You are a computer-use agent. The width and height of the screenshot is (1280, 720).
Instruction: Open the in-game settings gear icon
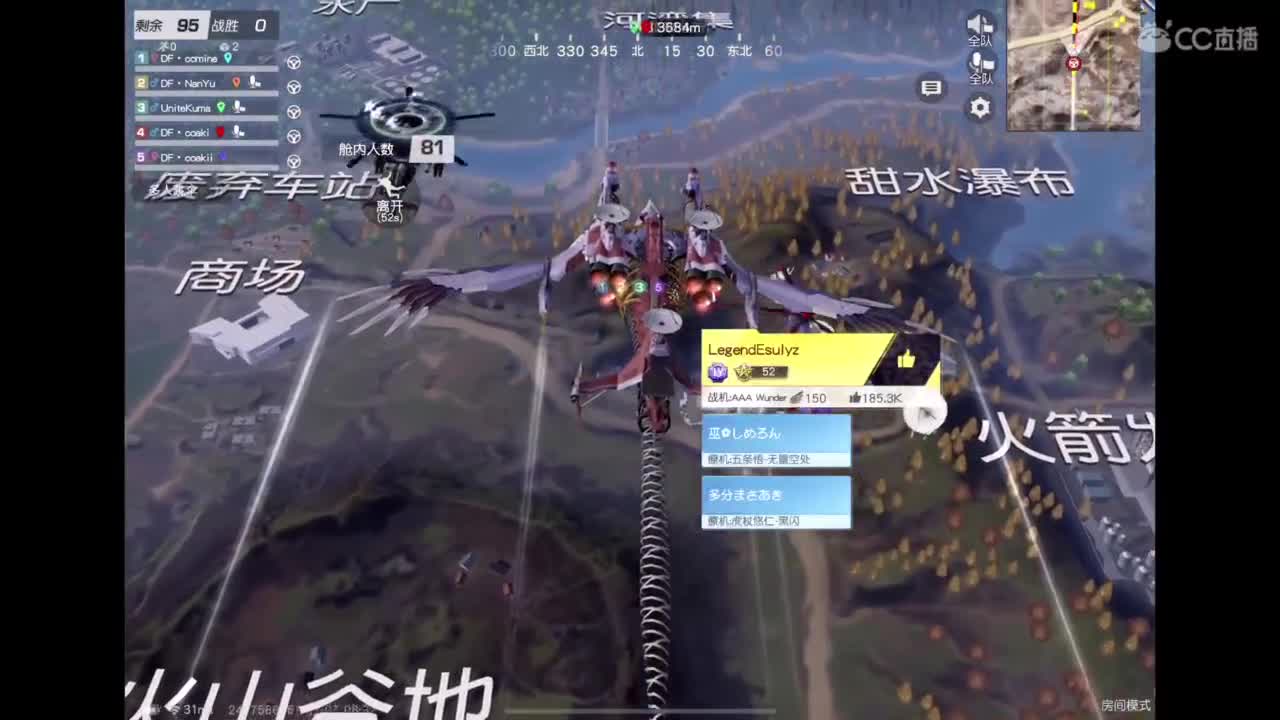click(979, 107)
